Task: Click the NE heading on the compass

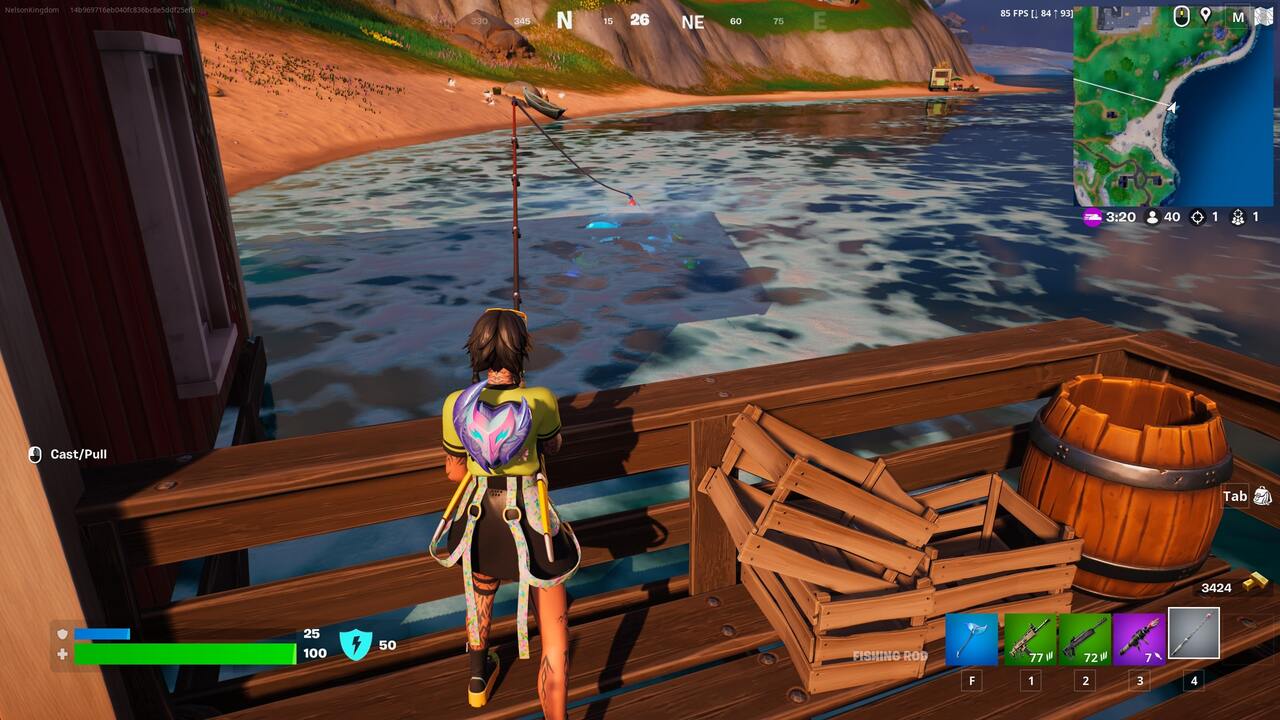Action: 693,21
